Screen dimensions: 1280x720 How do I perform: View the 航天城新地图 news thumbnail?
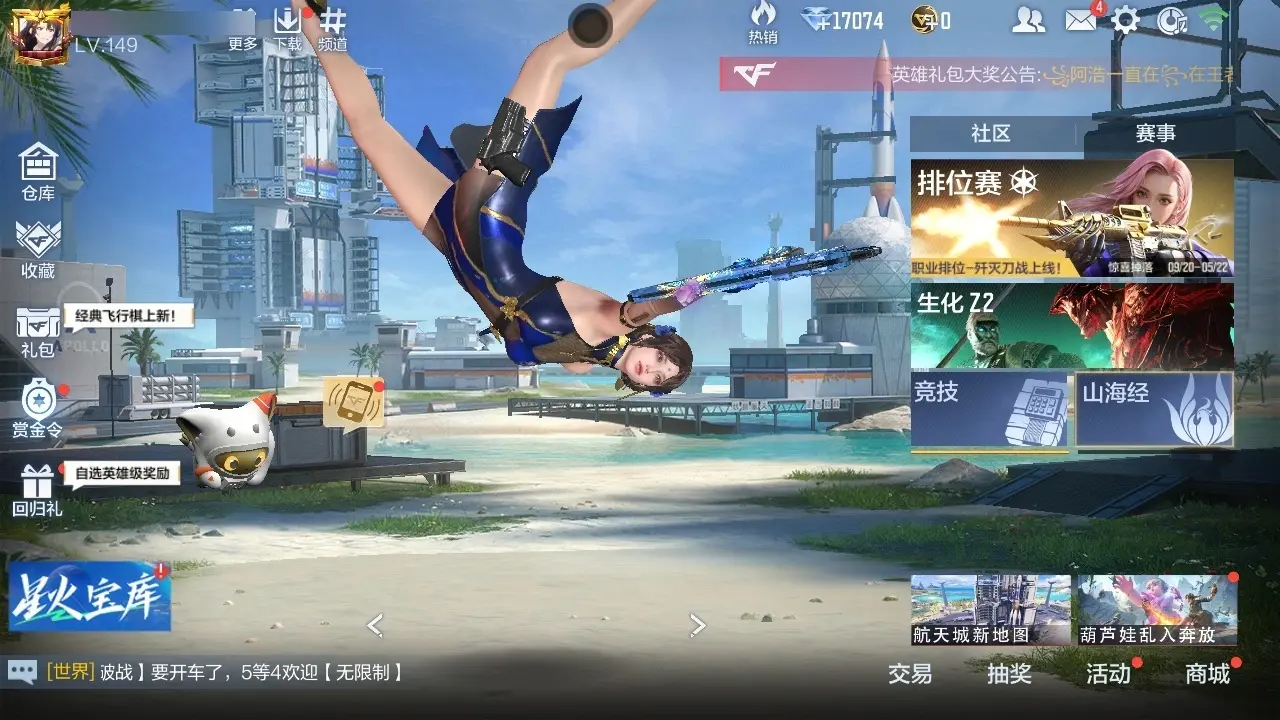coord(990,609)
